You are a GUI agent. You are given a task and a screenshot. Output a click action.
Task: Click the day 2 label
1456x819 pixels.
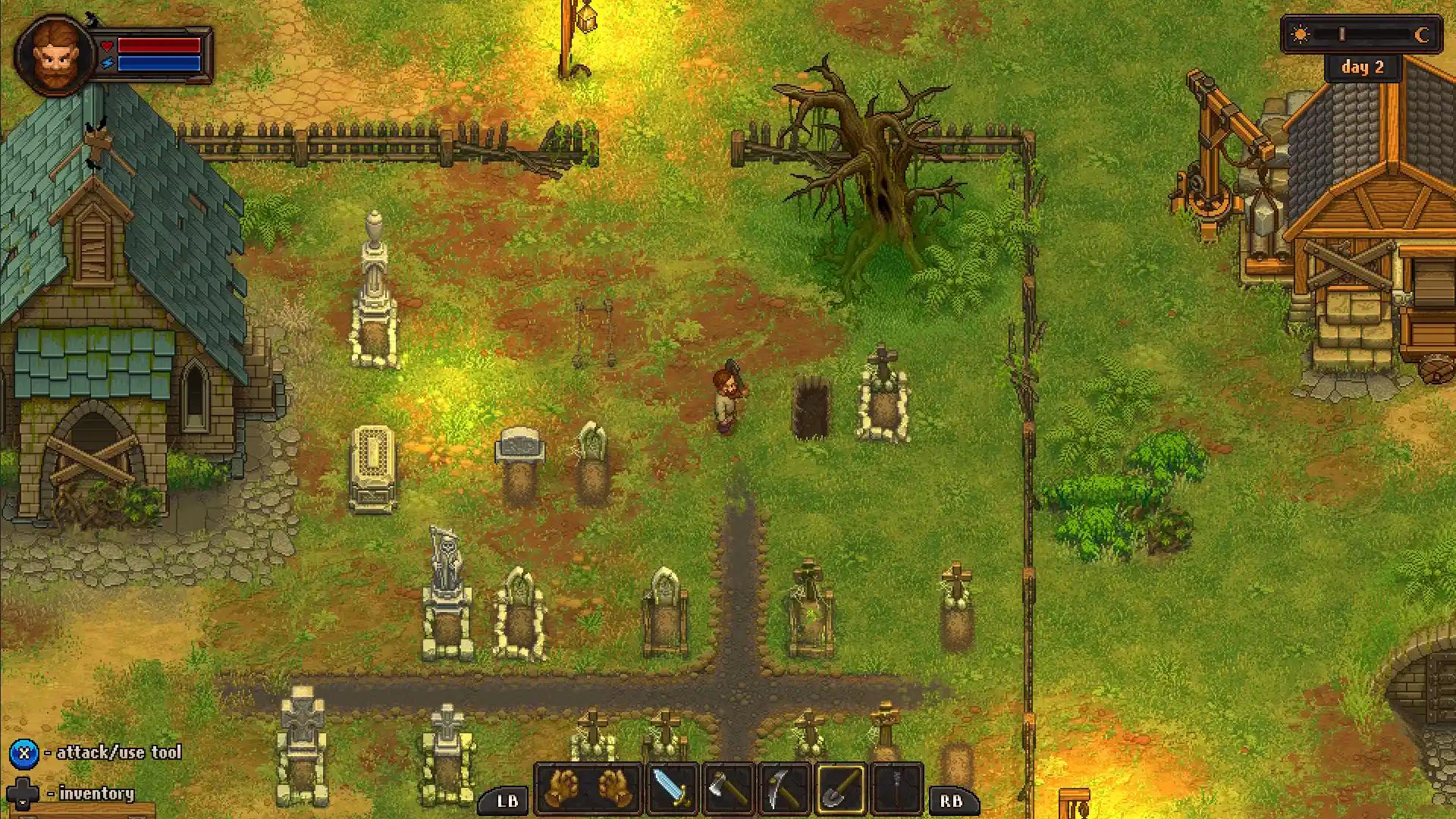click(1363, 67)
